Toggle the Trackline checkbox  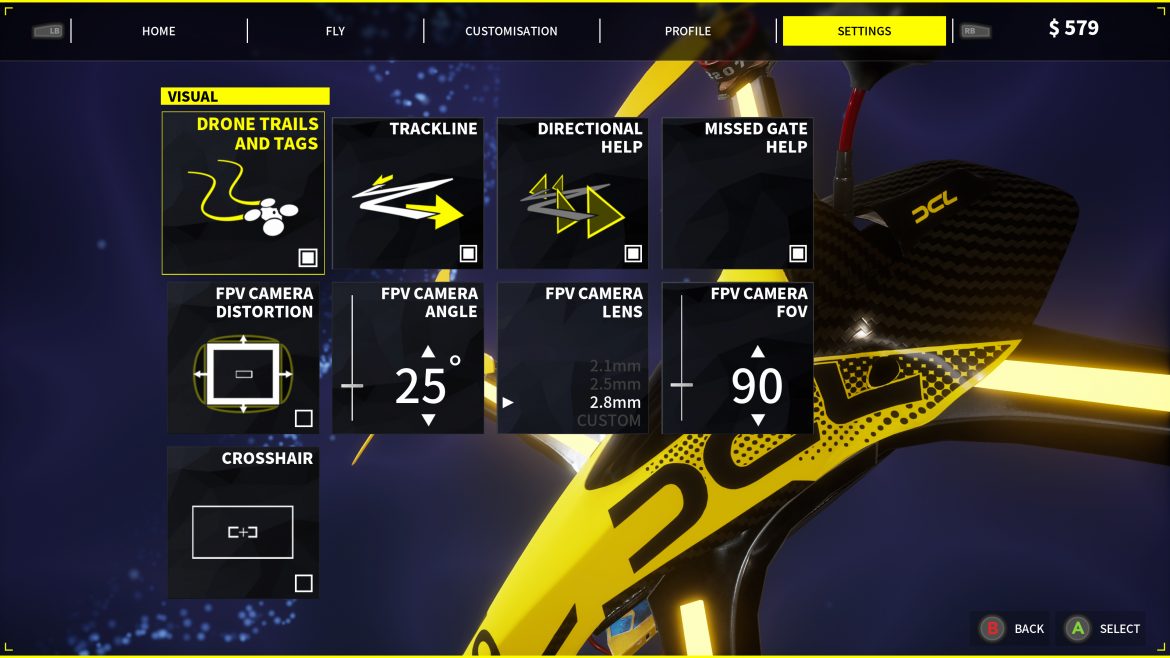click(x=468, y=253)
